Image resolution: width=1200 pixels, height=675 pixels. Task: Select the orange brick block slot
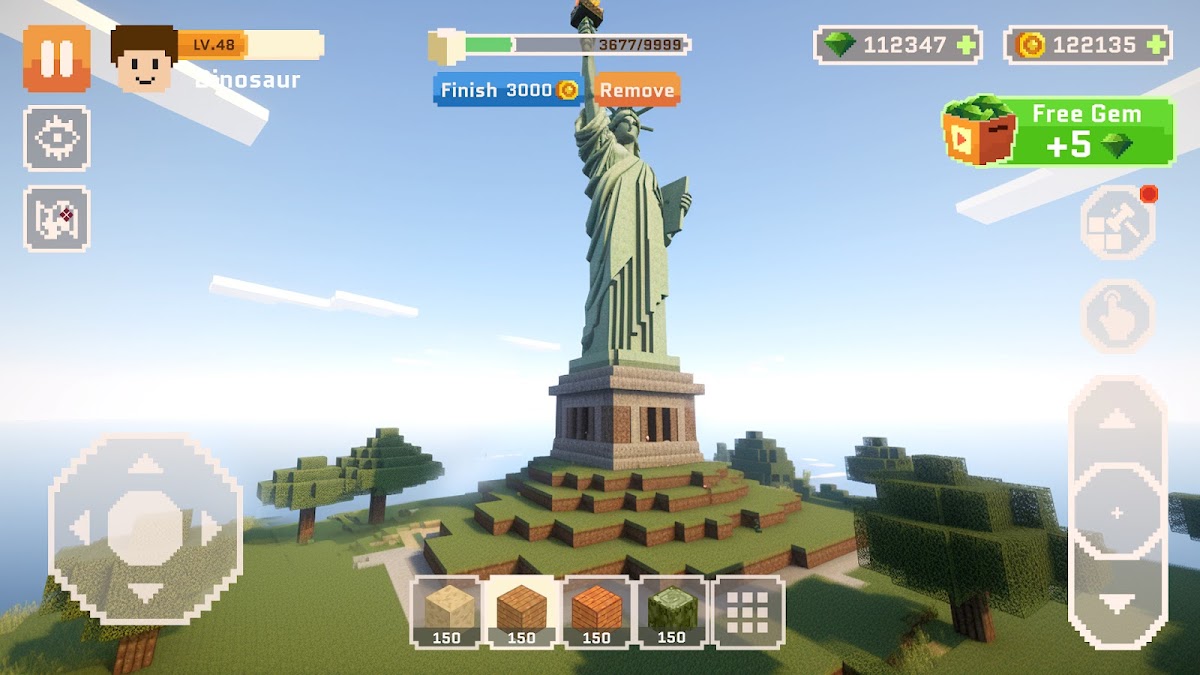coord(596,611)
